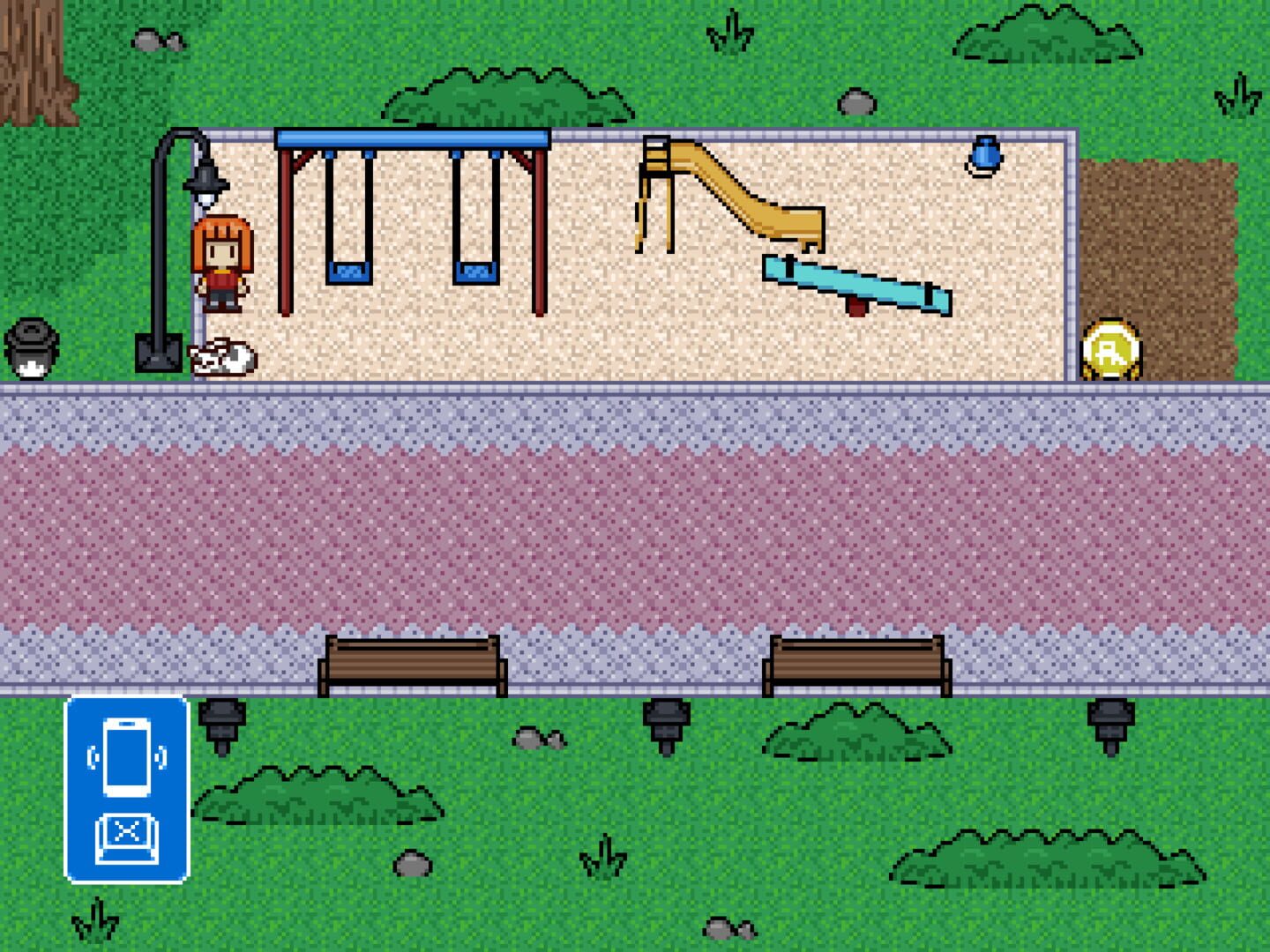This screenshot has height=952, width=1270.
Task: Click the left blue swing seat
Action: (x=349, y=270)
